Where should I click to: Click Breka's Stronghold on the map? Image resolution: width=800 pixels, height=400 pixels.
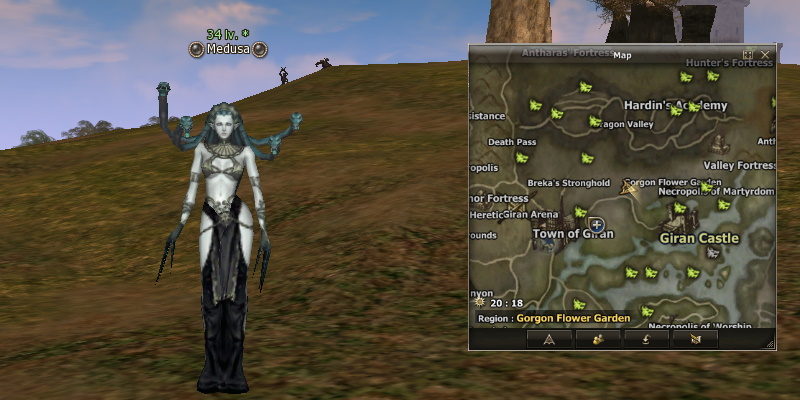click(569, 183)
